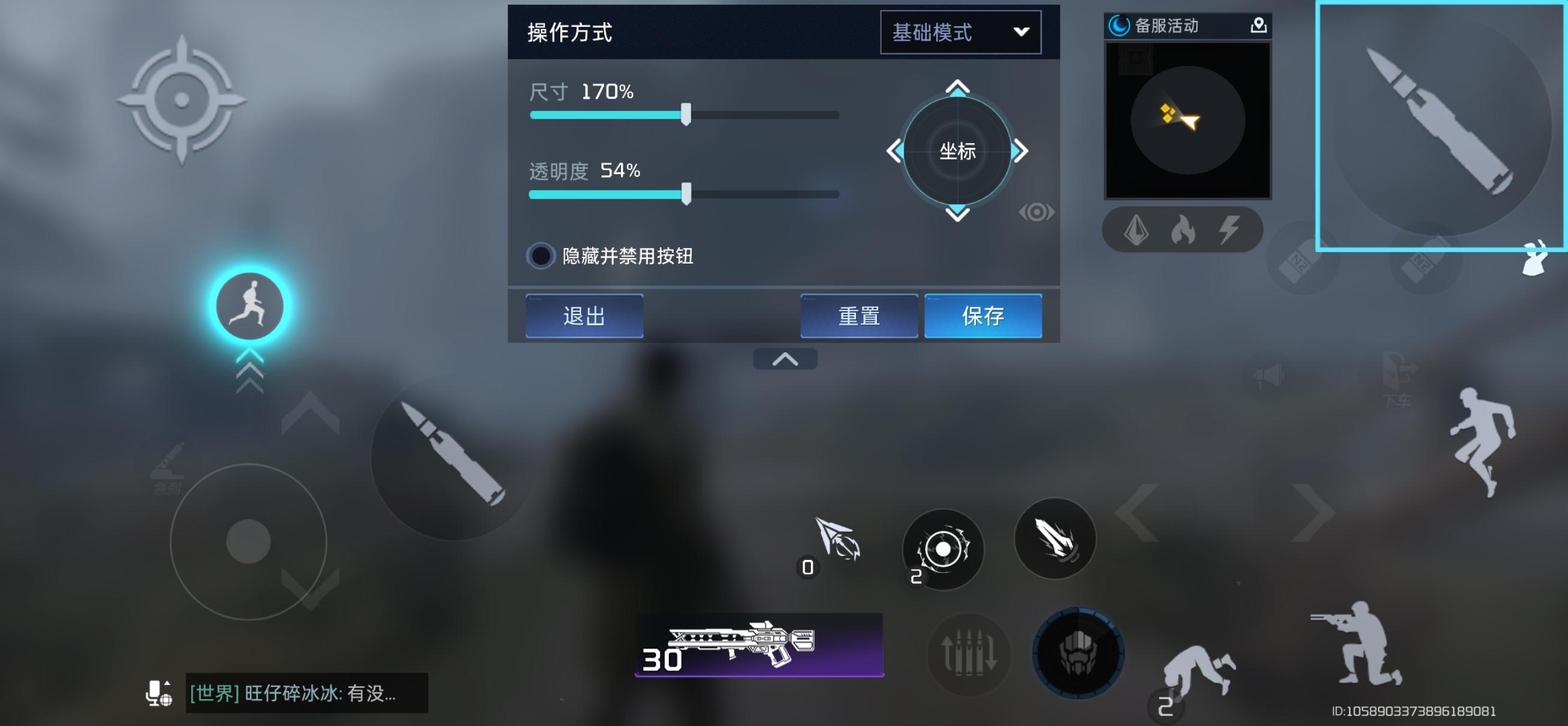Open the 基础模式 dropdown
Screen dimensions: 1568x726
(x=960, y=32)
